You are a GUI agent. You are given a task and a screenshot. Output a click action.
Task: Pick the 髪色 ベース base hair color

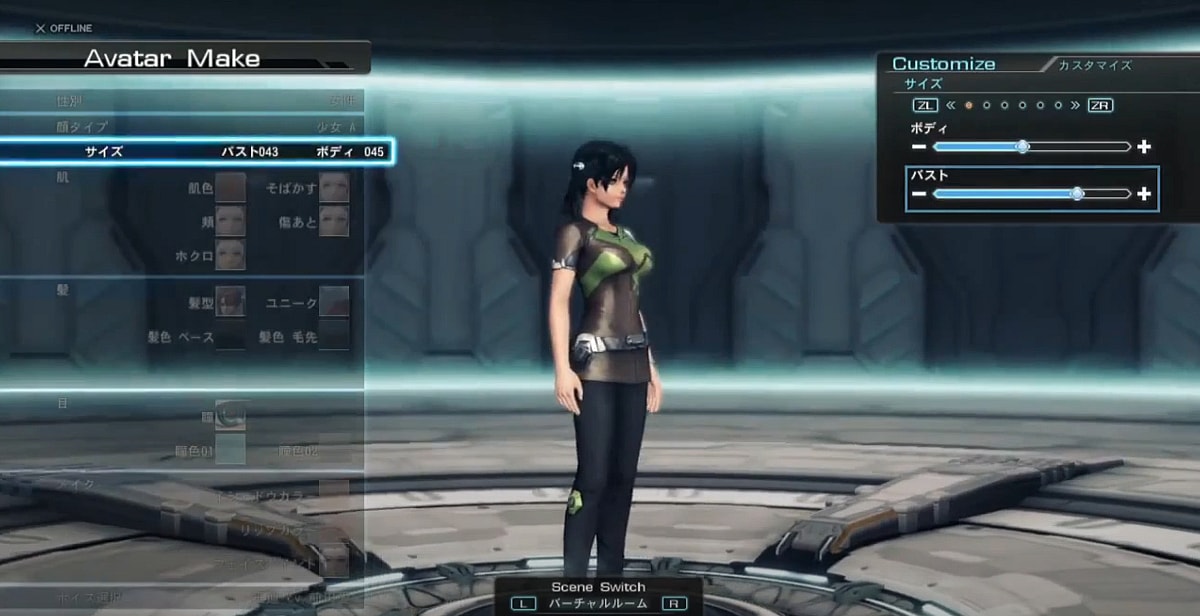pos(231,337)
